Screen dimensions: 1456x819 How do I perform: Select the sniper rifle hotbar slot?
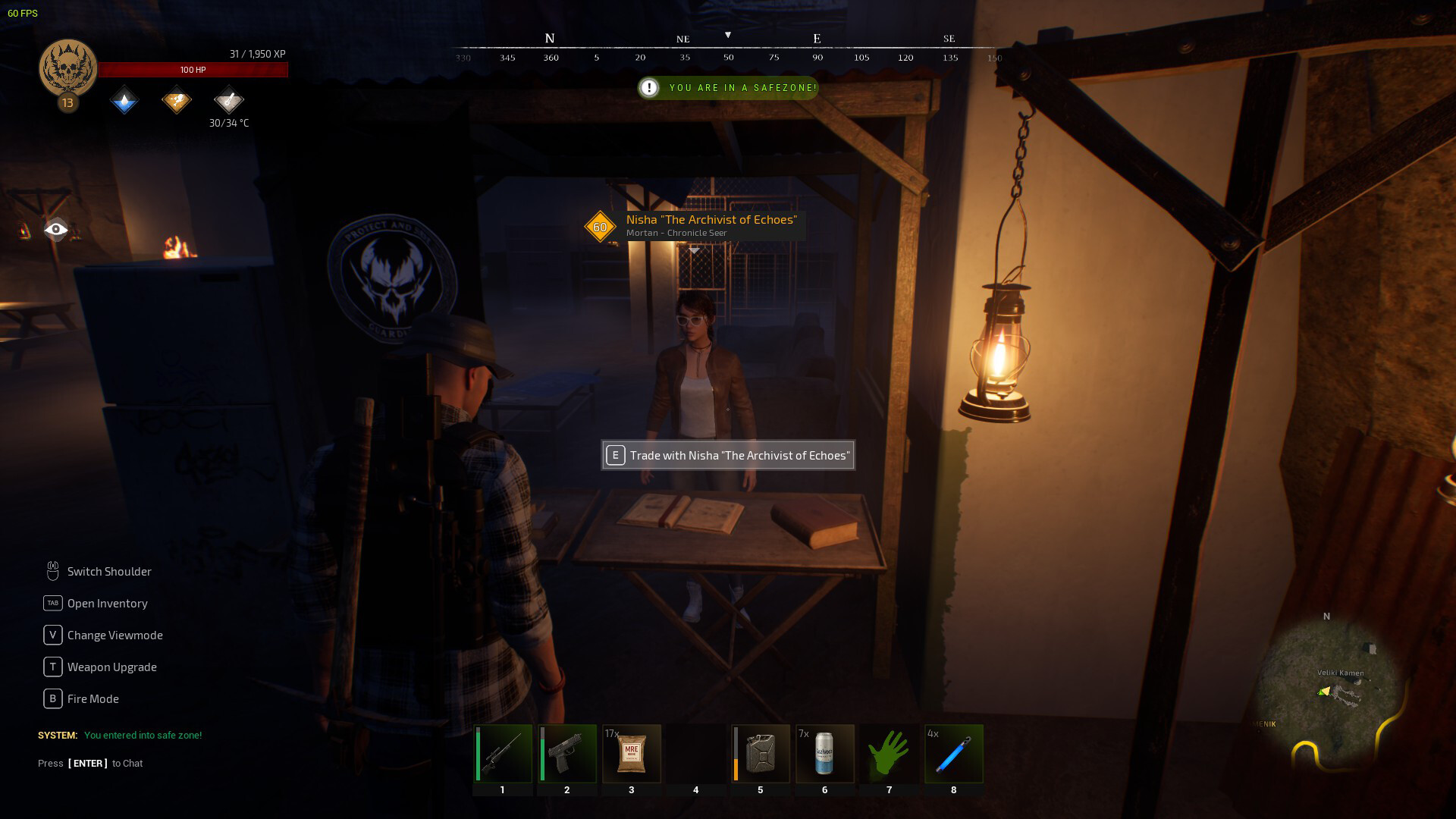[x=502, y=753]
